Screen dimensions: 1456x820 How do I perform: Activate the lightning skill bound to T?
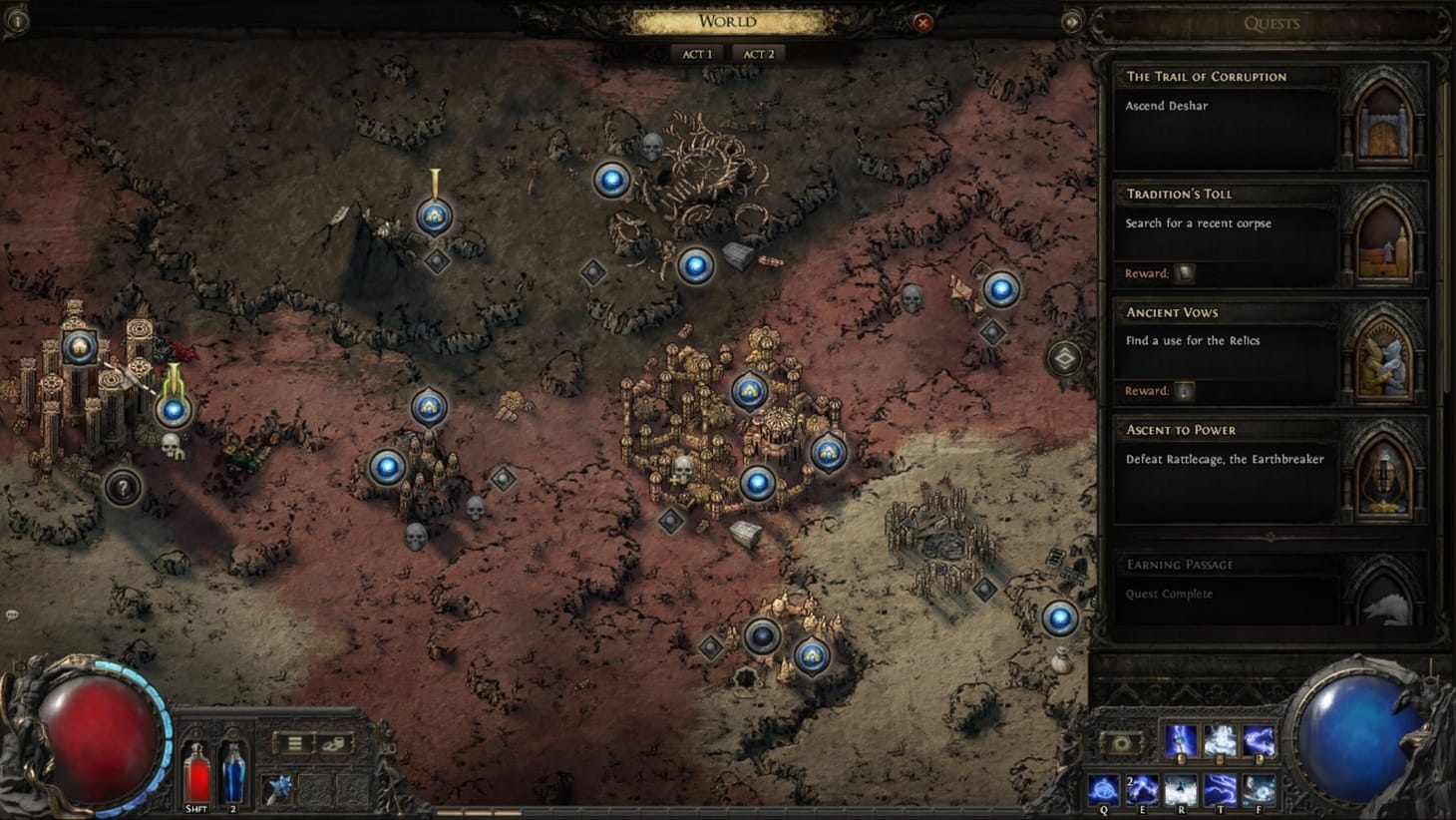1221,790
